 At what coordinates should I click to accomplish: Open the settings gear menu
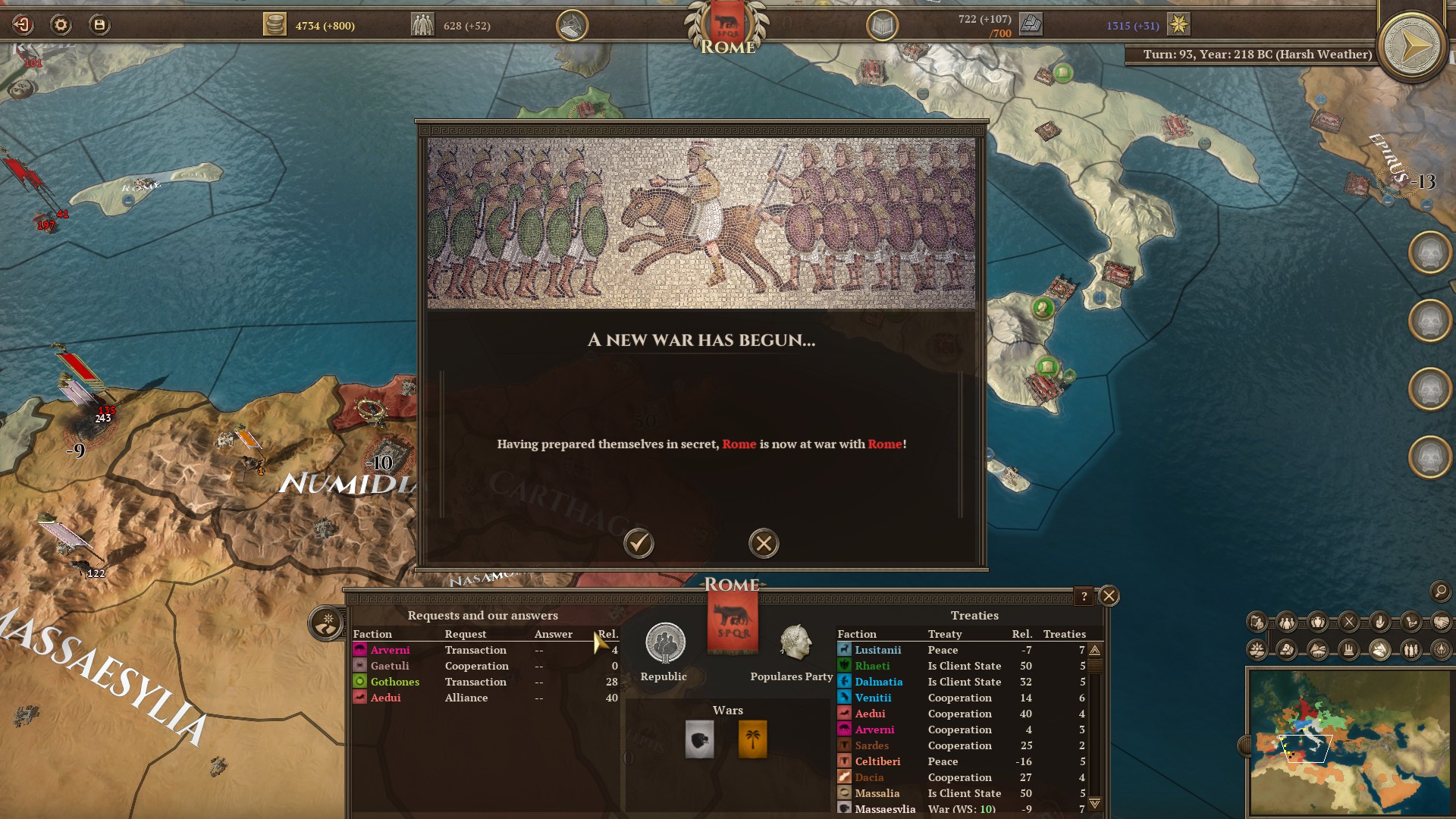point(61,25)
